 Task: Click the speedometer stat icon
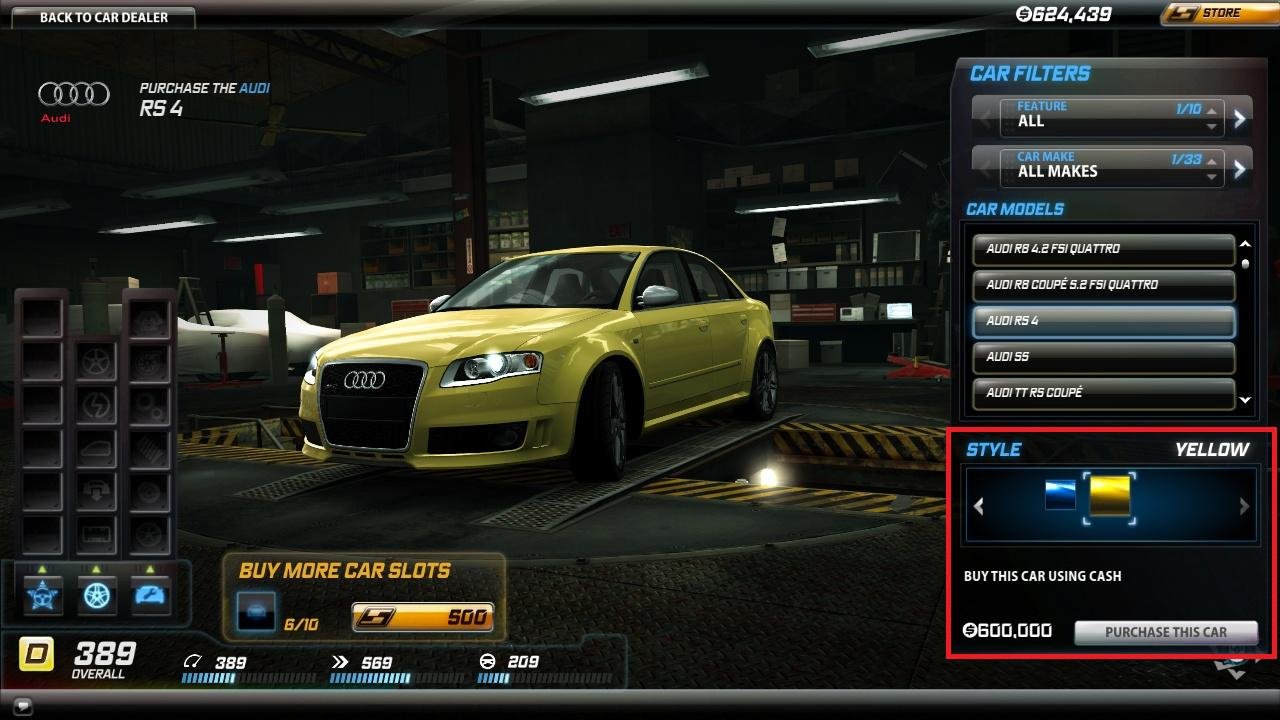194,661
